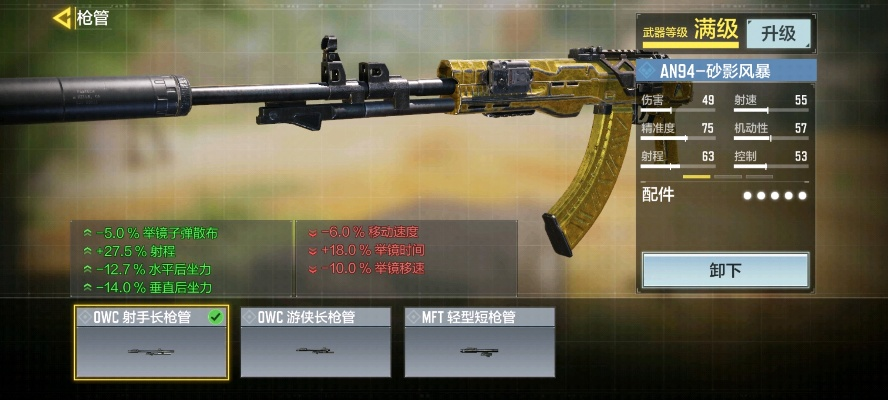888x400 pixels.
Task: Pick the MFT 轻型短枪管 barrel card
Action: tap(479, 343)
